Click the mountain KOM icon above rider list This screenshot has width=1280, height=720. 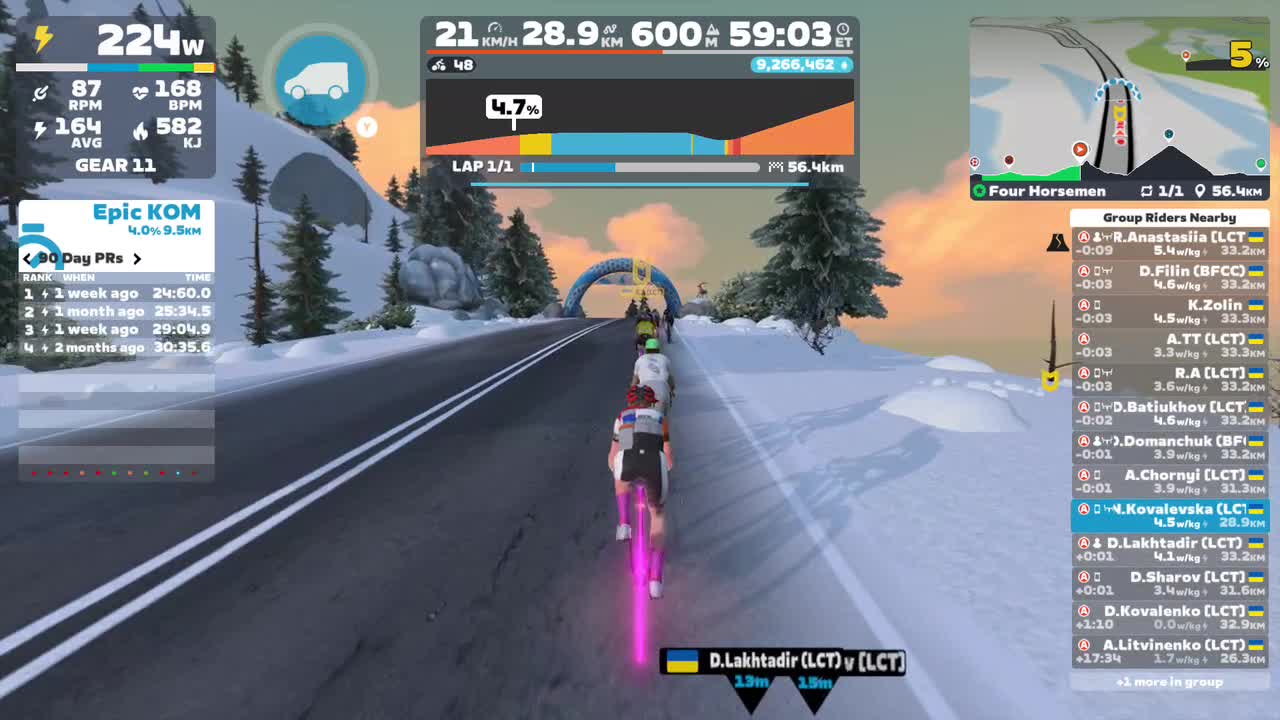pyautogui.click(x=1057, y=240)
